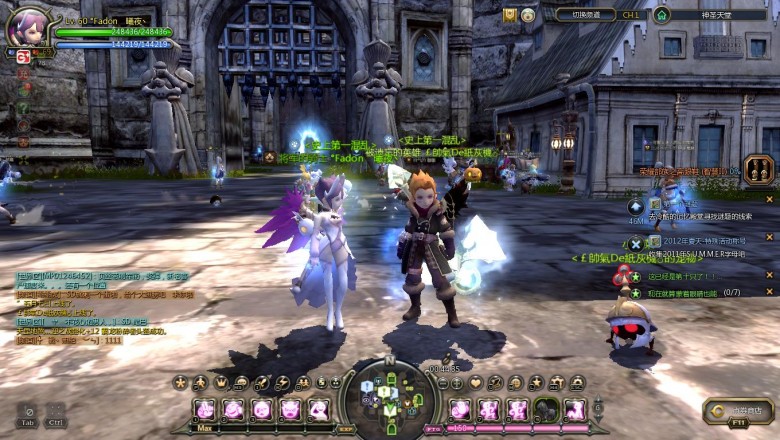This screenshot has width=780, height=440.
Task: Click the round coin icon beside the banner
Action: coord(528,15)
